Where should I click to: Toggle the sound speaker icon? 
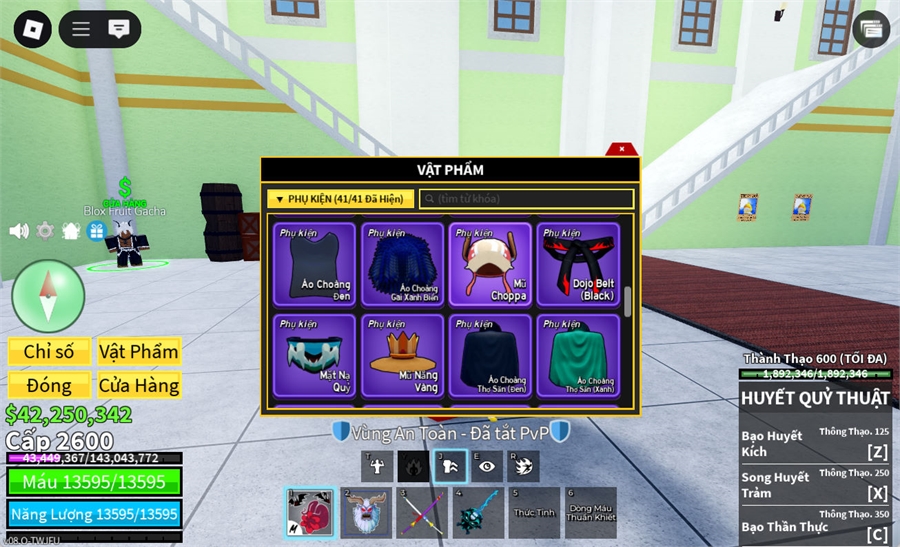19,231
